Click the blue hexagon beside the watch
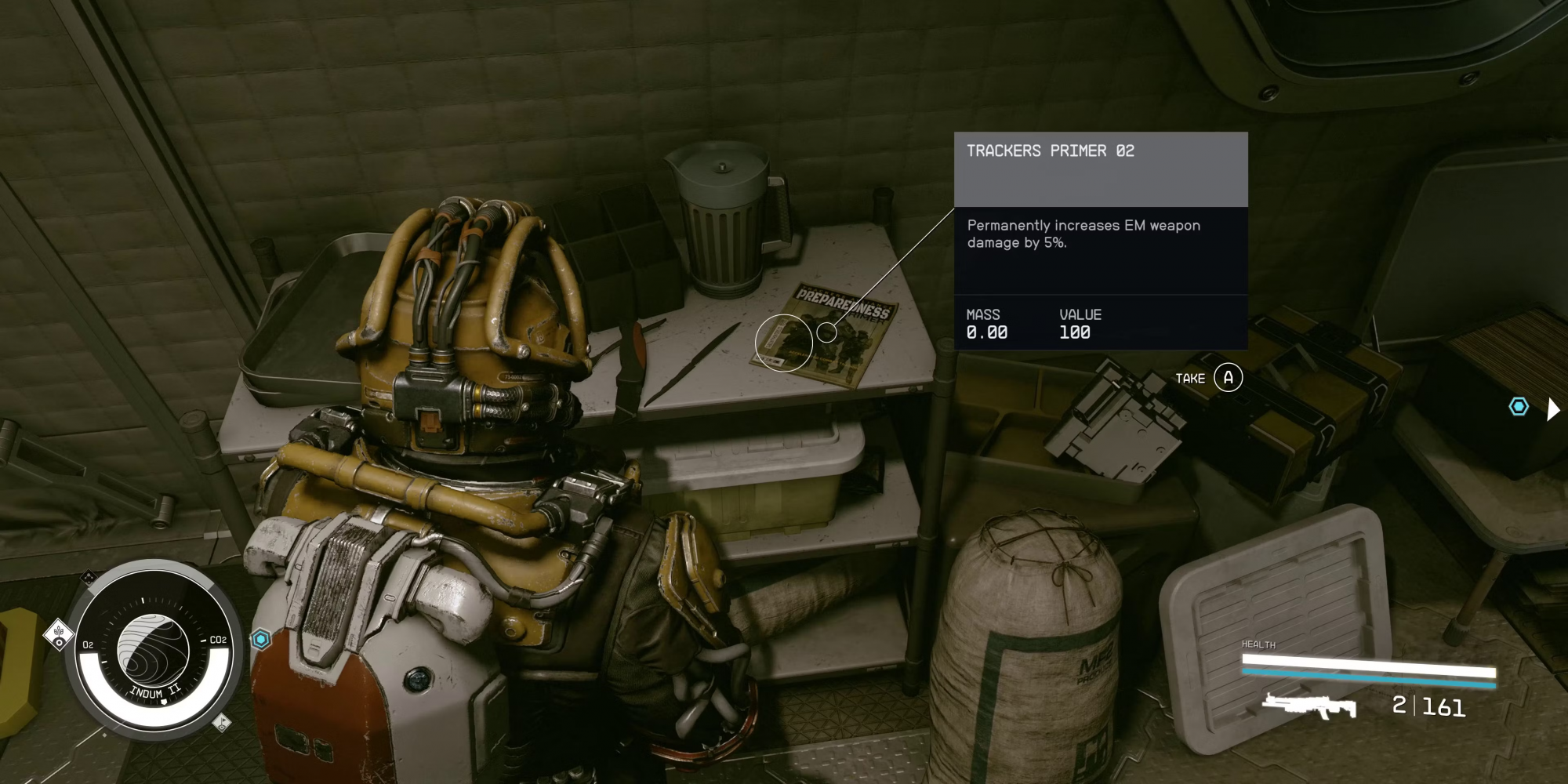The height and width of the screenshot is (784, 1568). (261, 640)
